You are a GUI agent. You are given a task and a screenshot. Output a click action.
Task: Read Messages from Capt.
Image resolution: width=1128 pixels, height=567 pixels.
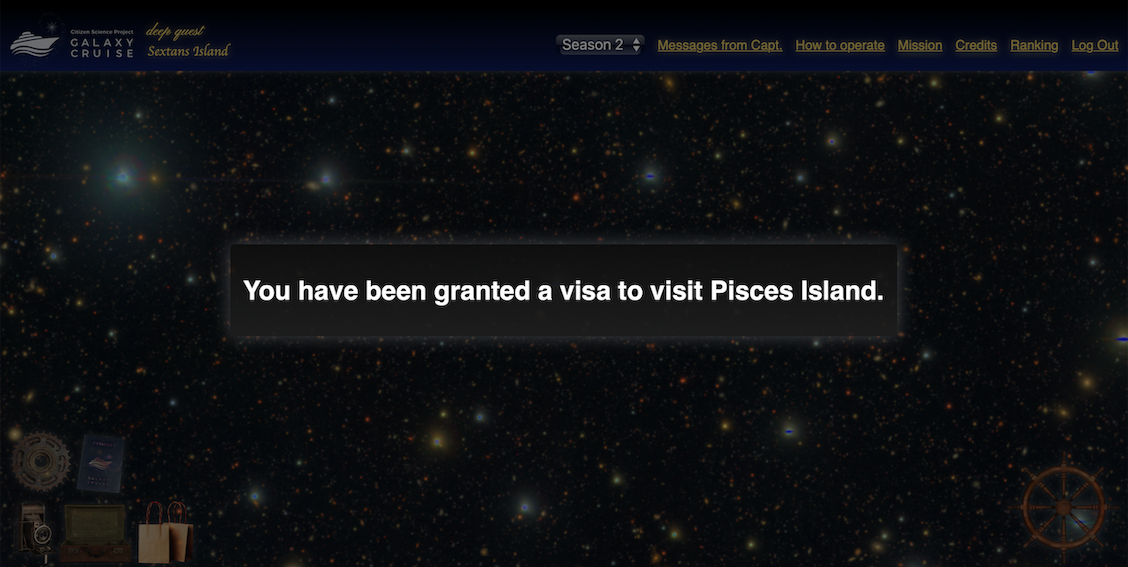719,45
